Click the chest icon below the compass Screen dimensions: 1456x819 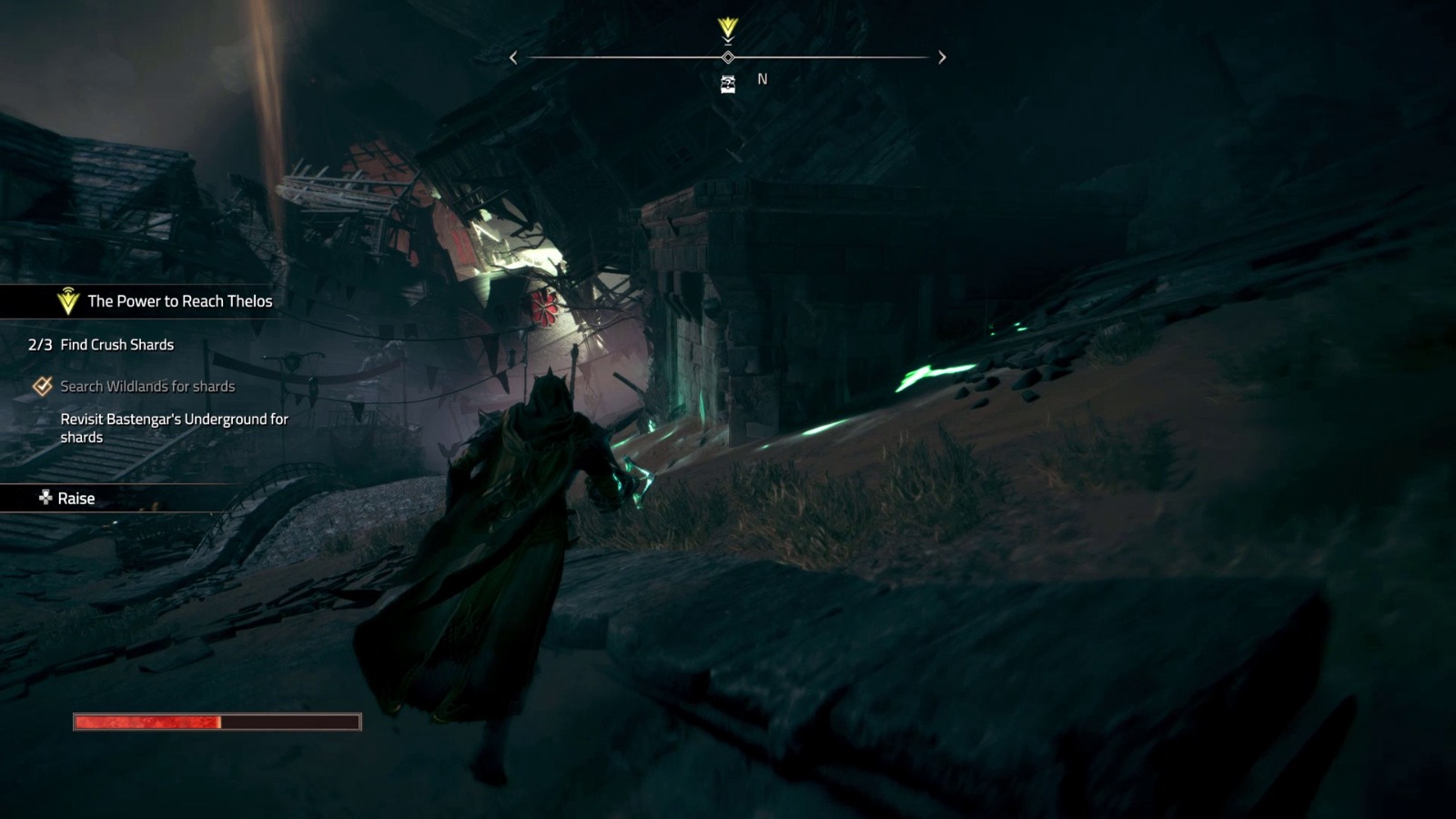[728, 85]
